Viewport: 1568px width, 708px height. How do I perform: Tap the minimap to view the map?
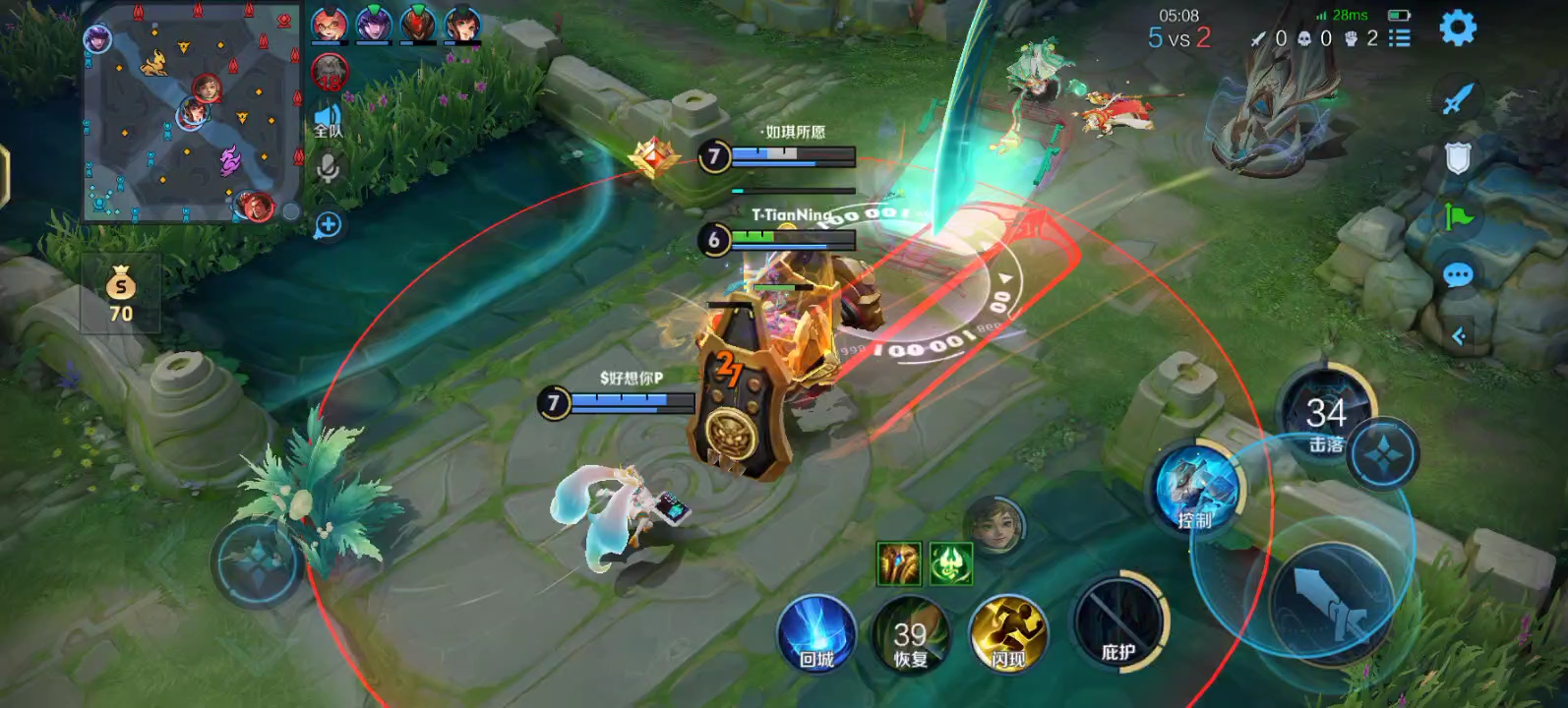tap(192, 111)
